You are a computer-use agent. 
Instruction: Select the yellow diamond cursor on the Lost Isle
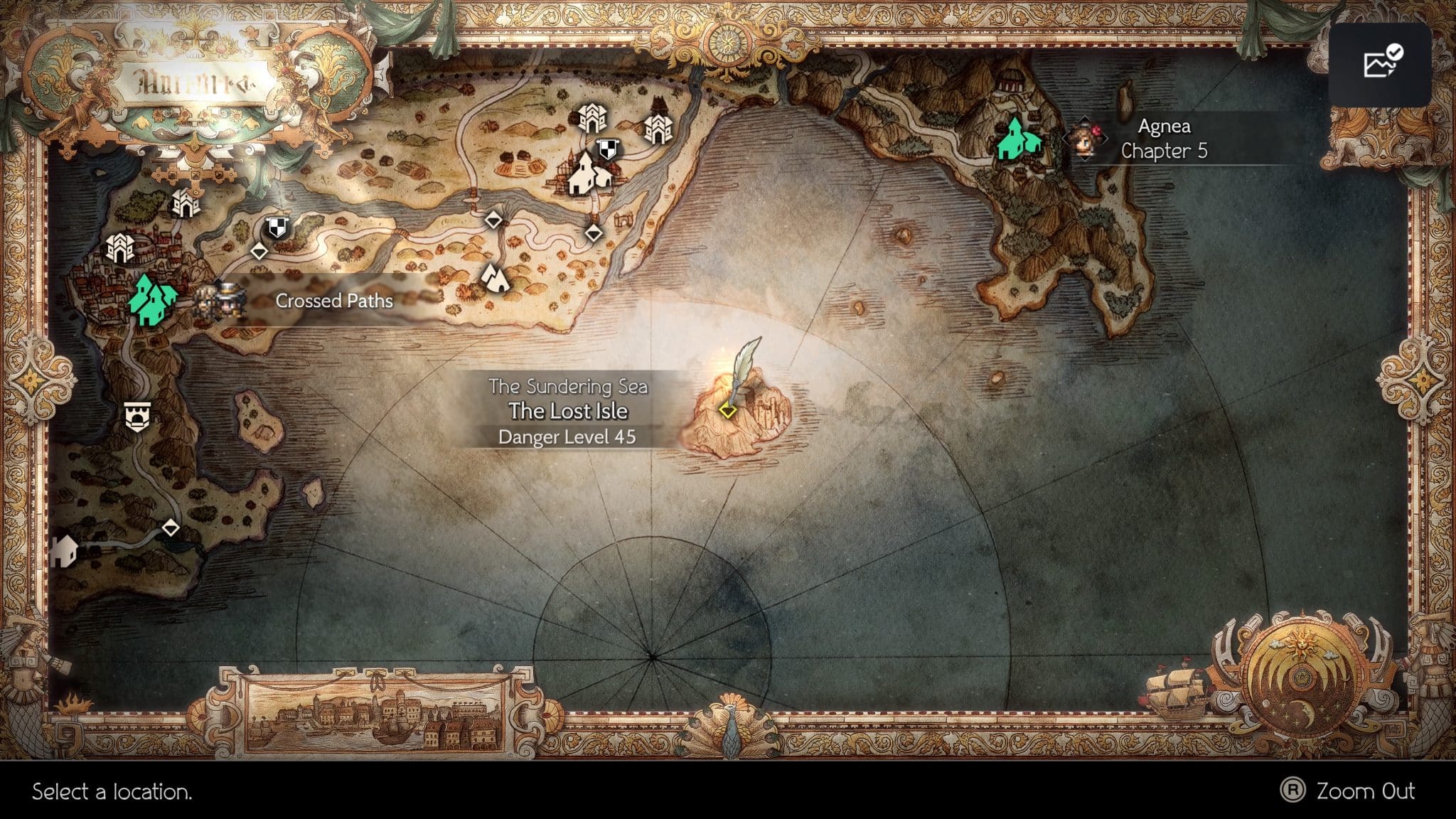pos(728,409)
